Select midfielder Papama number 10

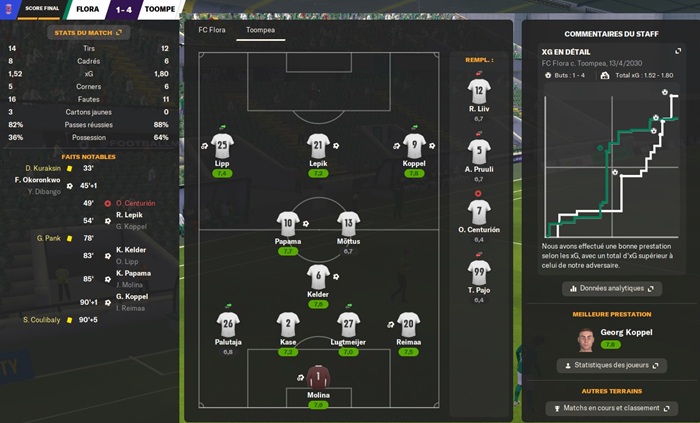point(288,224)
